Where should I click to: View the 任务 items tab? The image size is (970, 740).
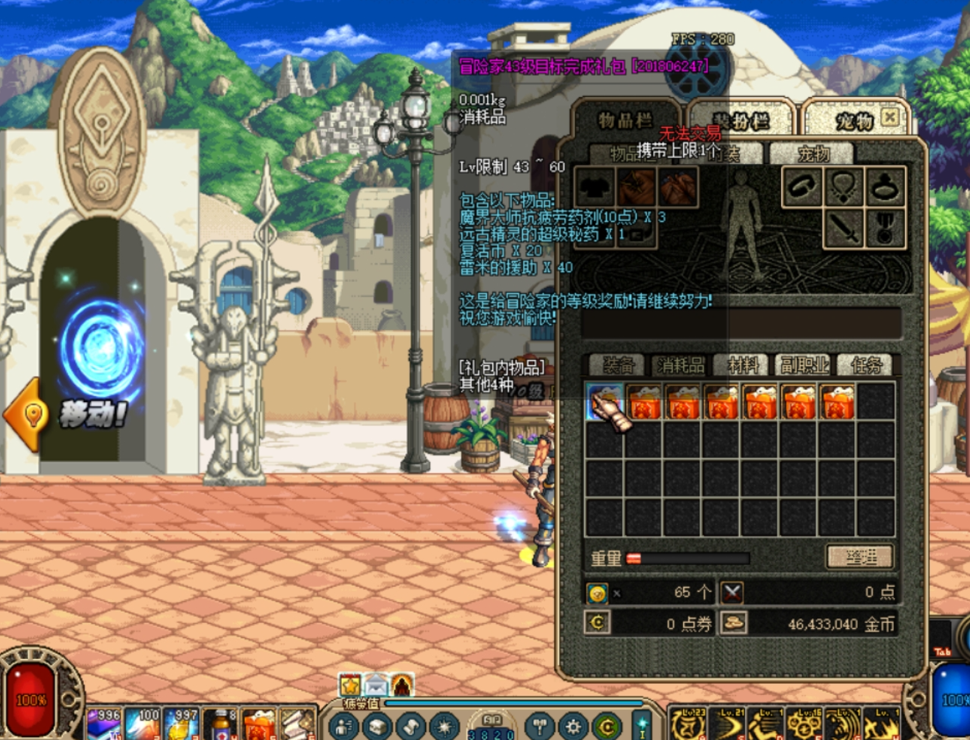tap(863, 365)
